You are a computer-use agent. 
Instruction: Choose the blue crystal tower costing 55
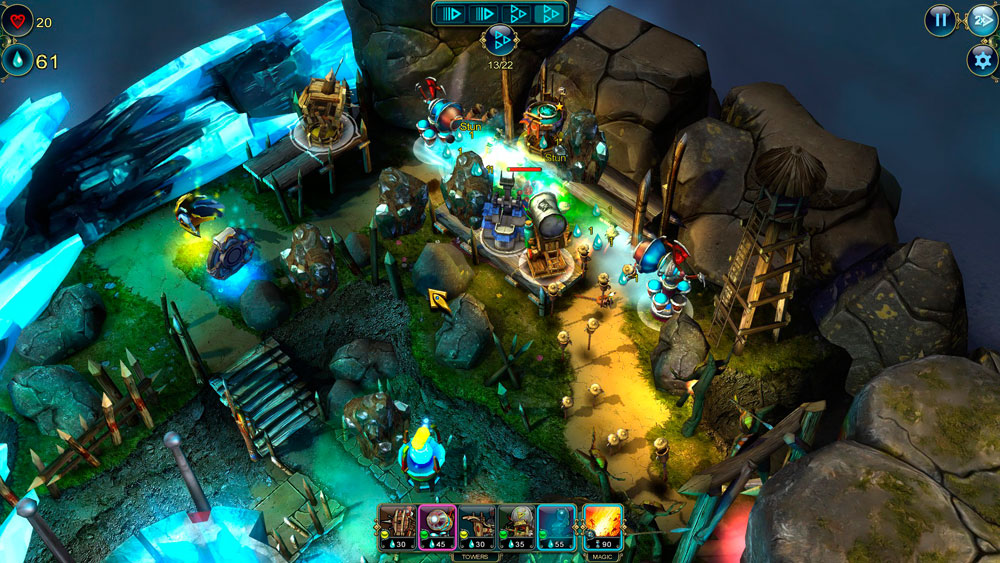[x=557, y=527]
